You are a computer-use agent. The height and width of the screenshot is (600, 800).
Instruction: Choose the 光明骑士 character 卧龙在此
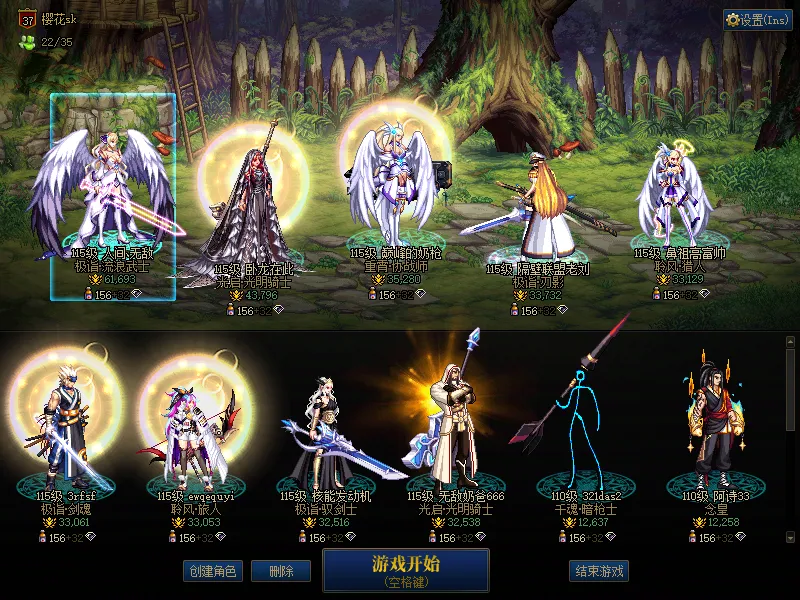click(250, 210)
